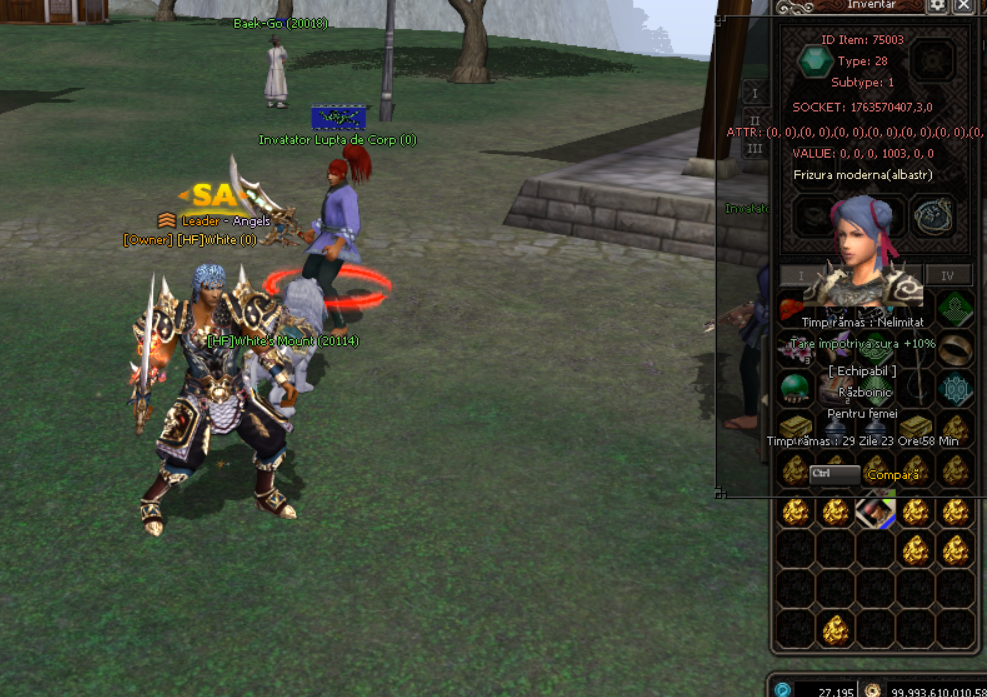Pick the green orb item slot

[796, 387]
